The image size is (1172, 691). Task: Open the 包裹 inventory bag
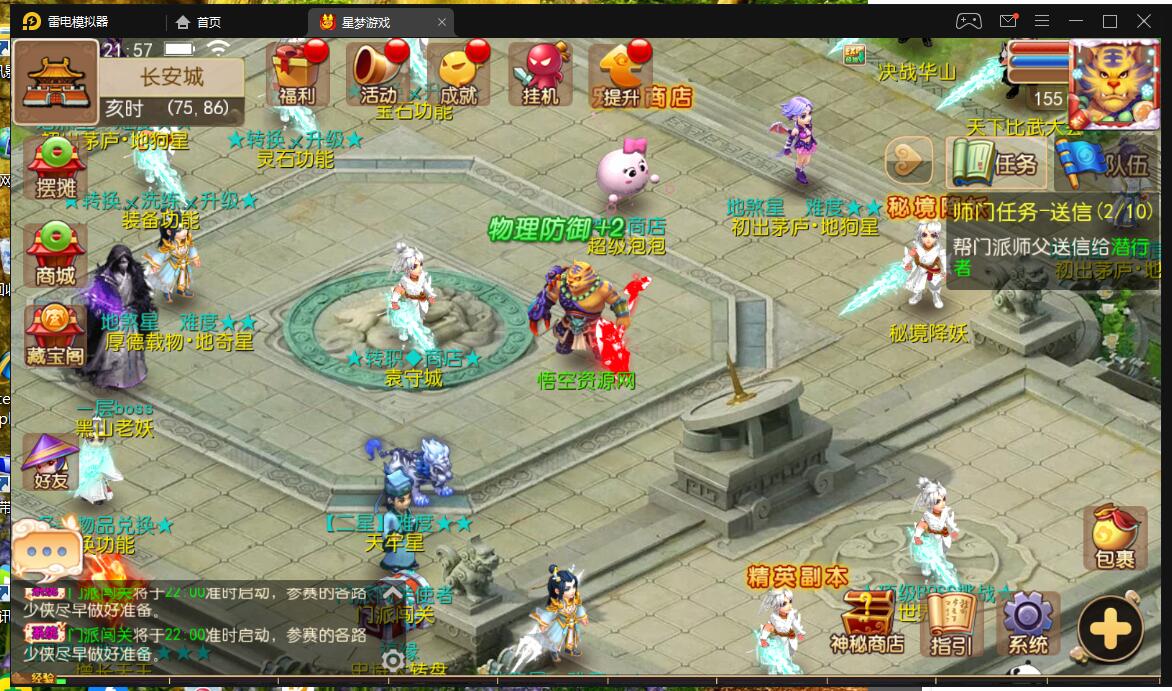[1114, 538]
